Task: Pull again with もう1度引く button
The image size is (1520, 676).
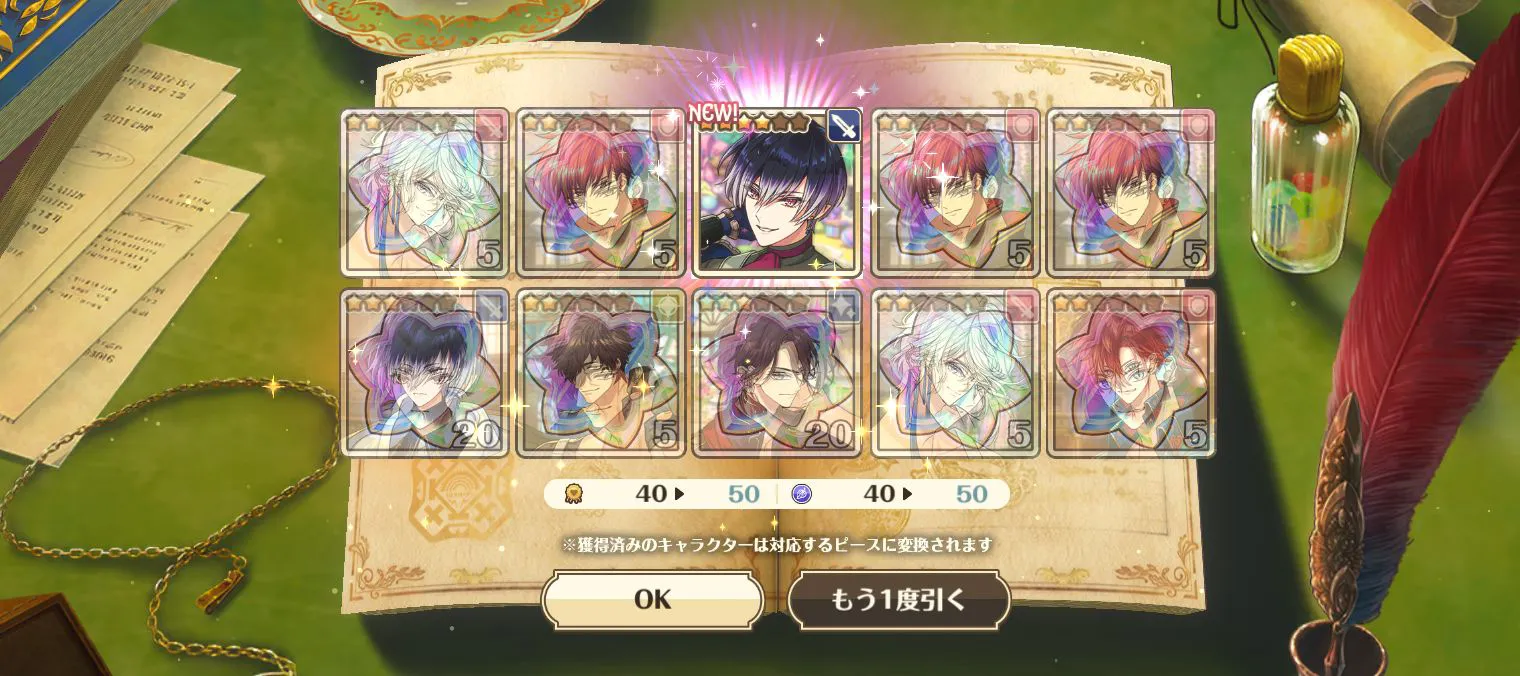Action: [x=898, y=600]
